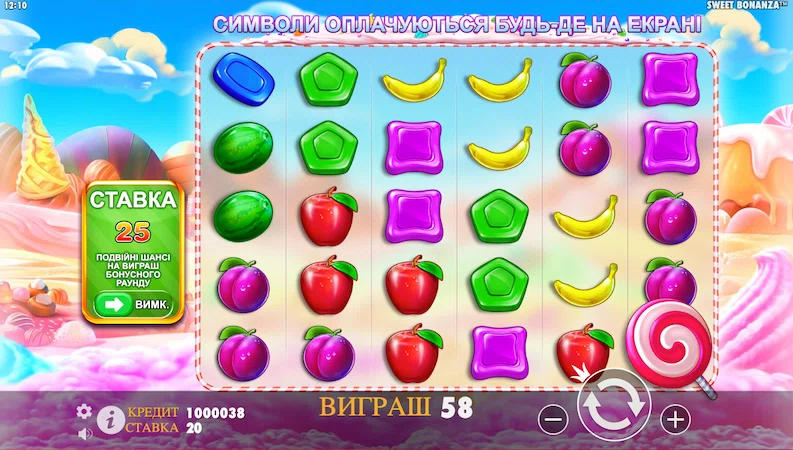This screenshot has width=793, height=450.
Task: Toggle sound with the speaker icon
Action: [x=84, y=433]
